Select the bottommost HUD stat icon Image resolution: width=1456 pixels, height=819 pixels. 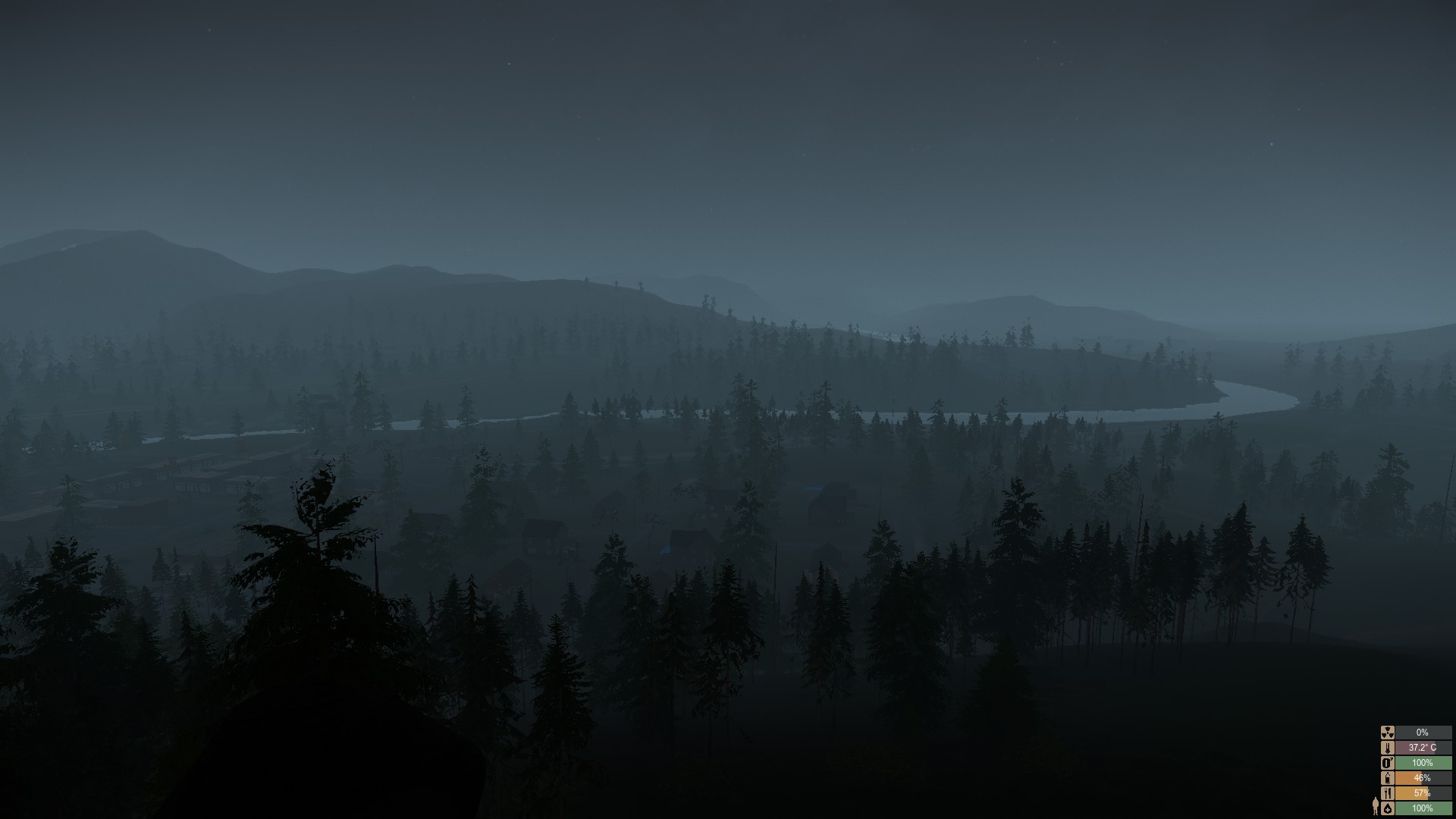click(x=1388, y=808)
